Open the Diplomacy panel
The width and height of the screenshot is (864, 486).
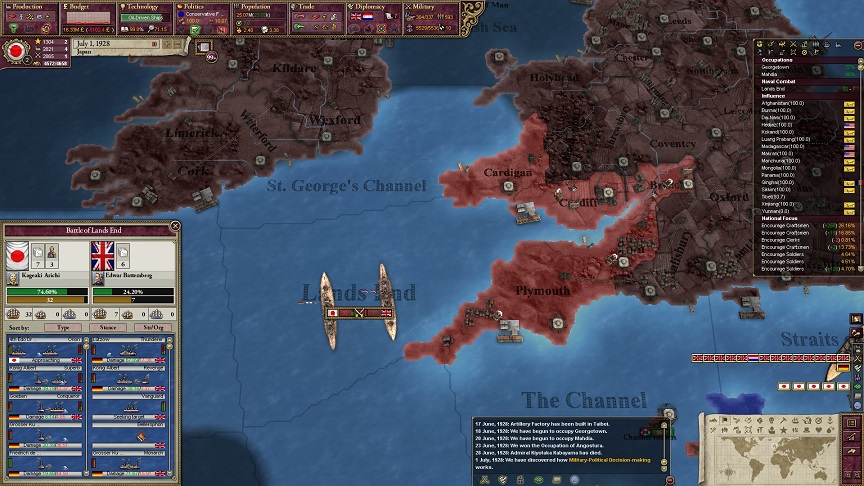(x=376, y=6)
